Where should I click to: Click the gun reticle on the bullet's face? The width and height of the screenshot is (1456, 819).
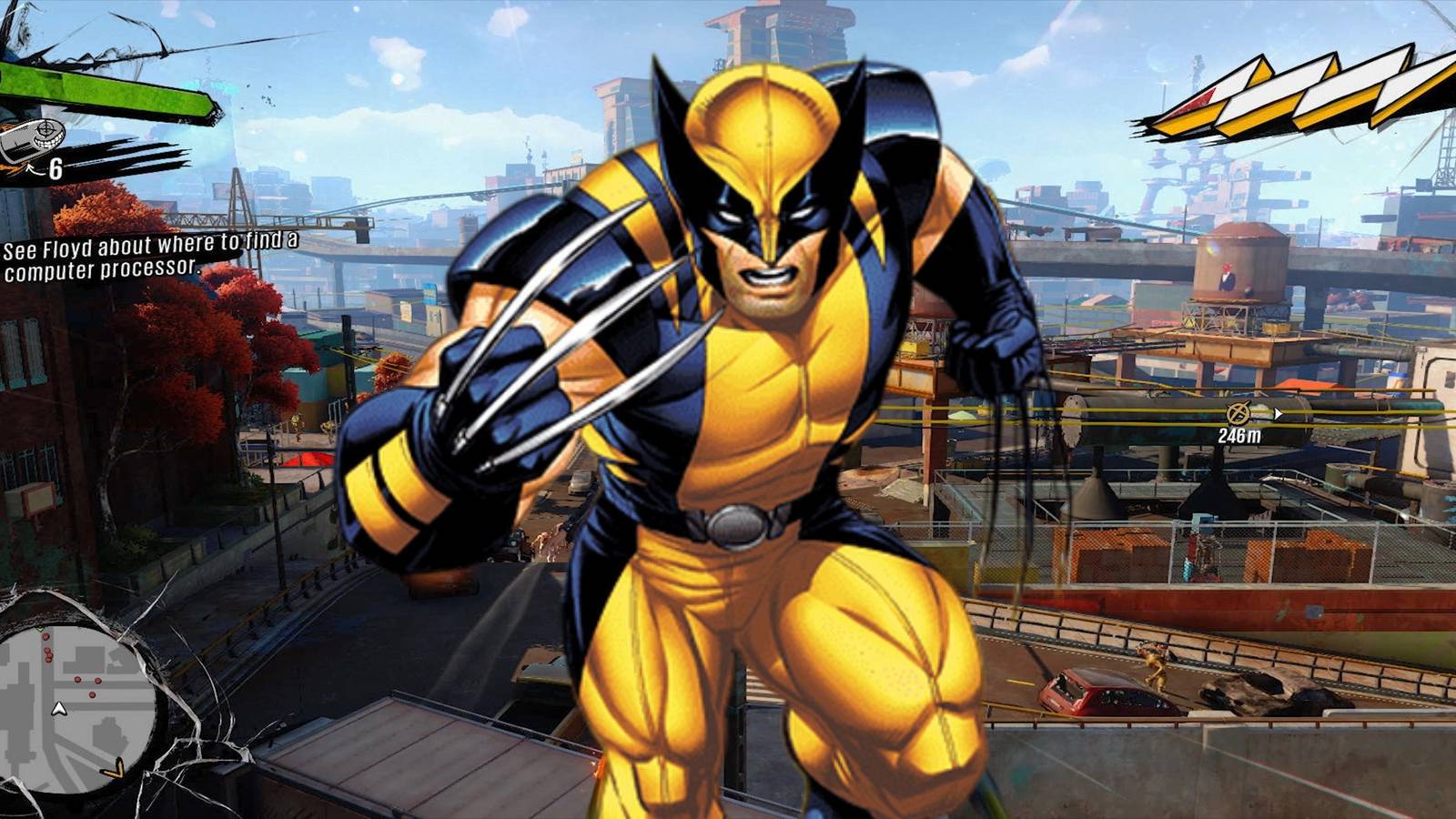point(46,127)
